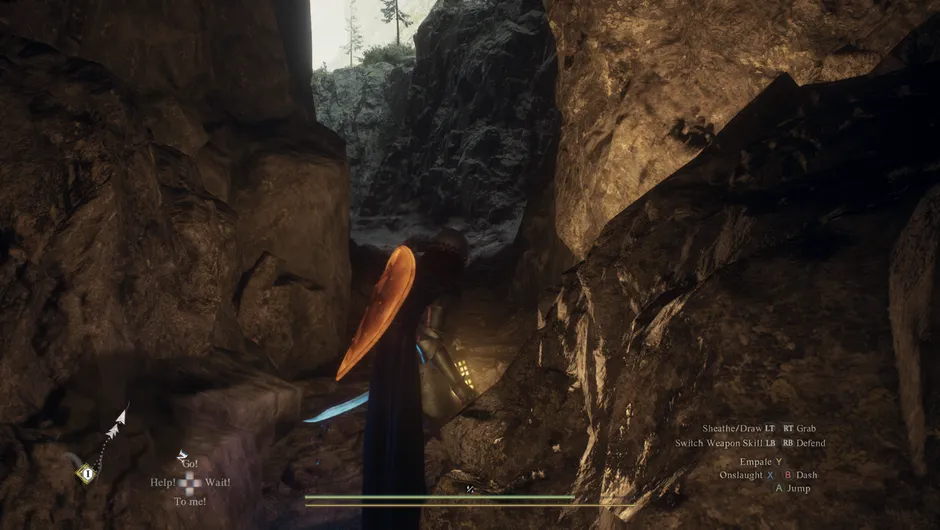Click the yellow diamond quest marker
Image resolution: width=940 pixels, height=530 pixels.
tap(87, 474)
